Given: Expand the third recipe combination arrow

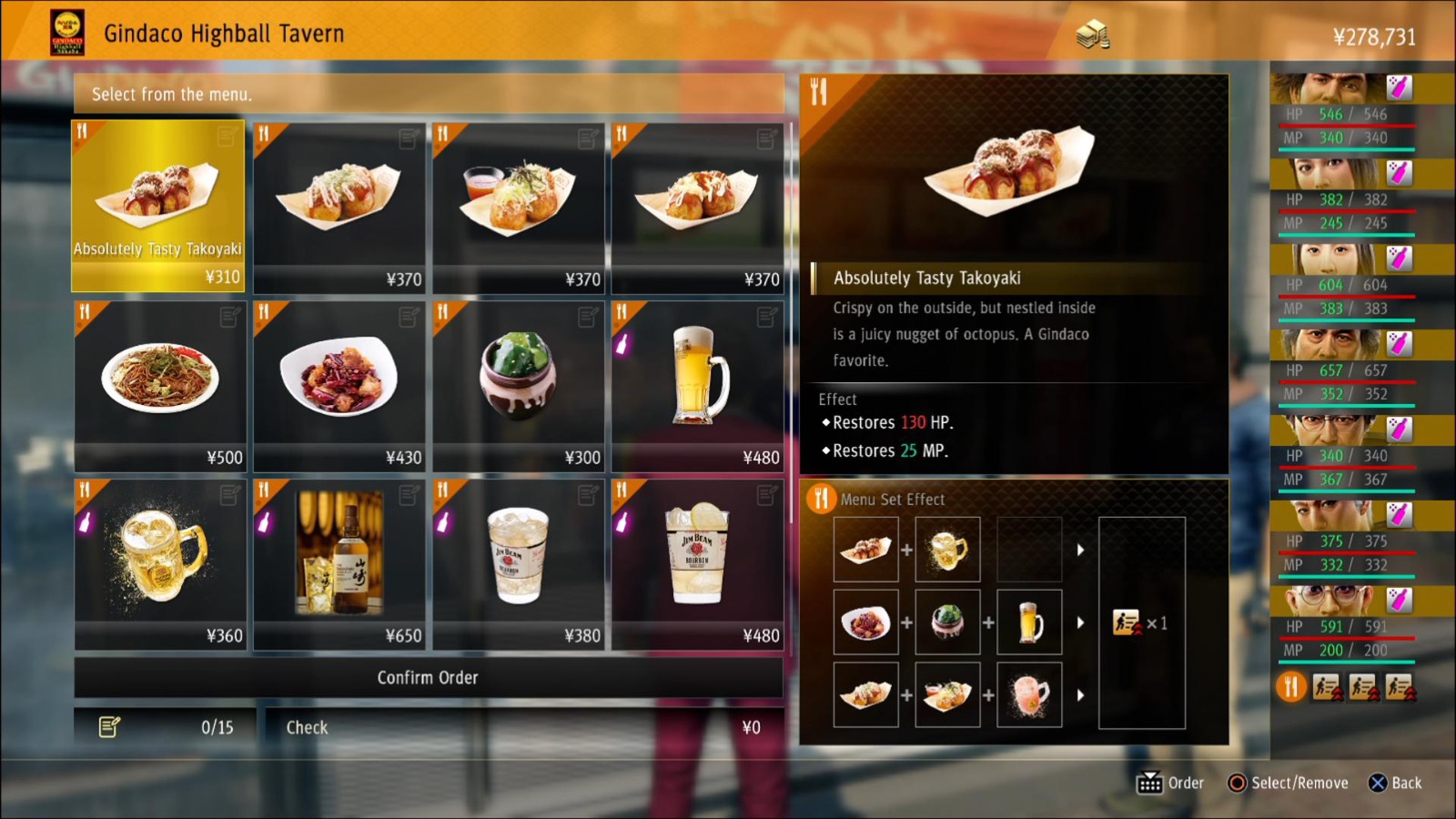Looking at the screenshot, I should 1081,694.
